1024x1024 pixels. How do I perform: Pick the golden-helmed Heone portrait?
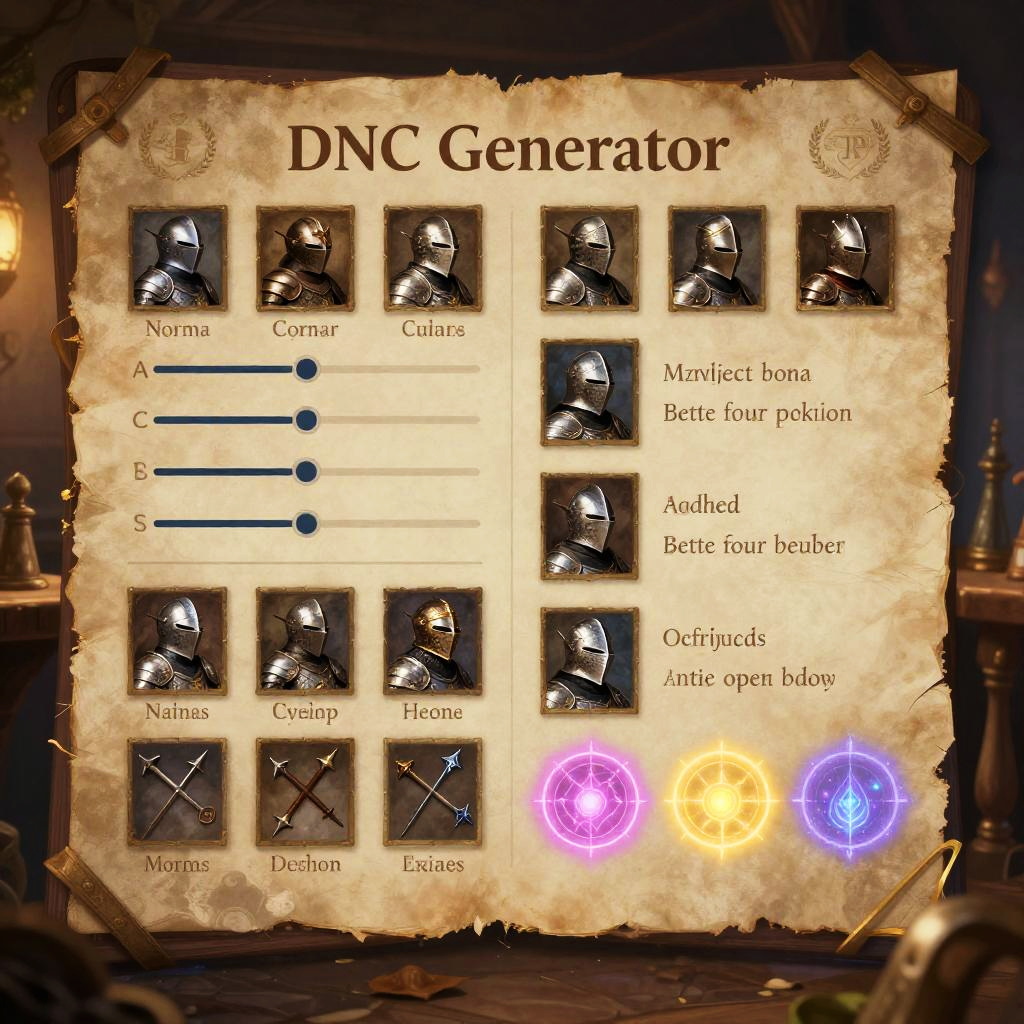pyautogui.click(x=433, y=641)
